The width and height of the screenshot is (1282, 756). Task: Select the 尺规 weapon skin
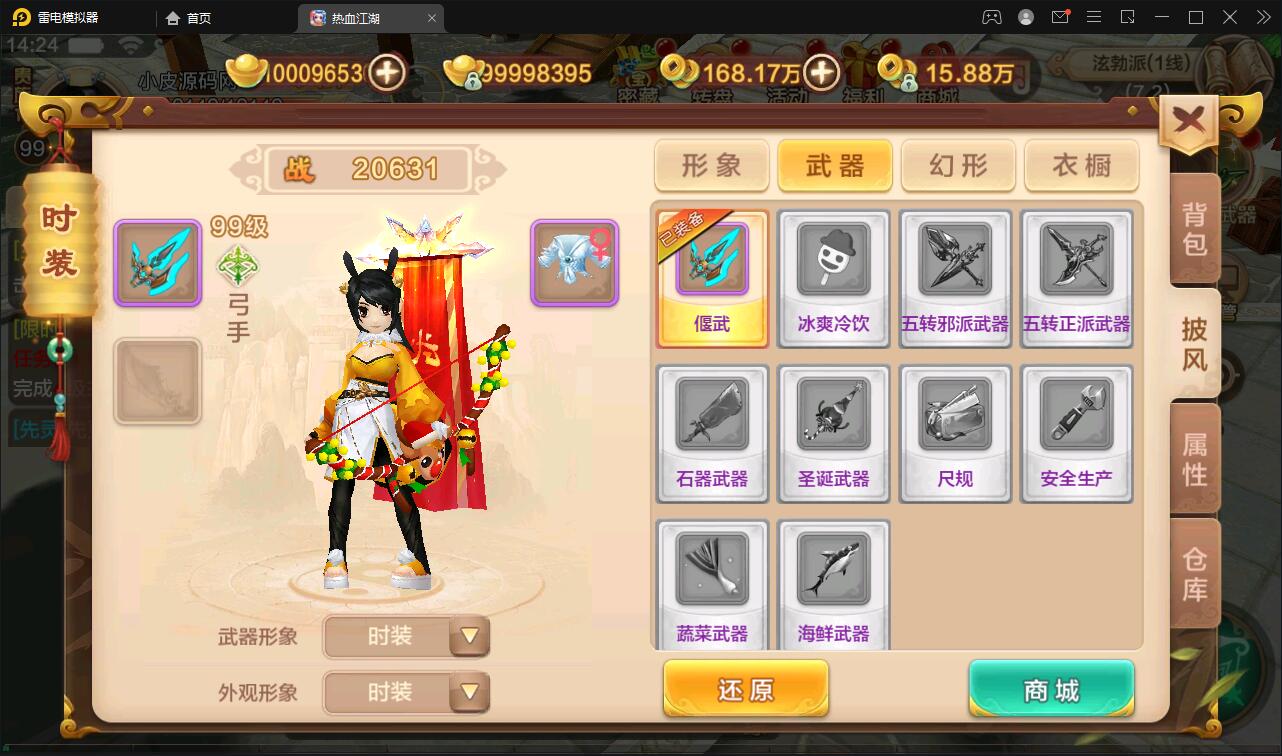pos(955,432)
